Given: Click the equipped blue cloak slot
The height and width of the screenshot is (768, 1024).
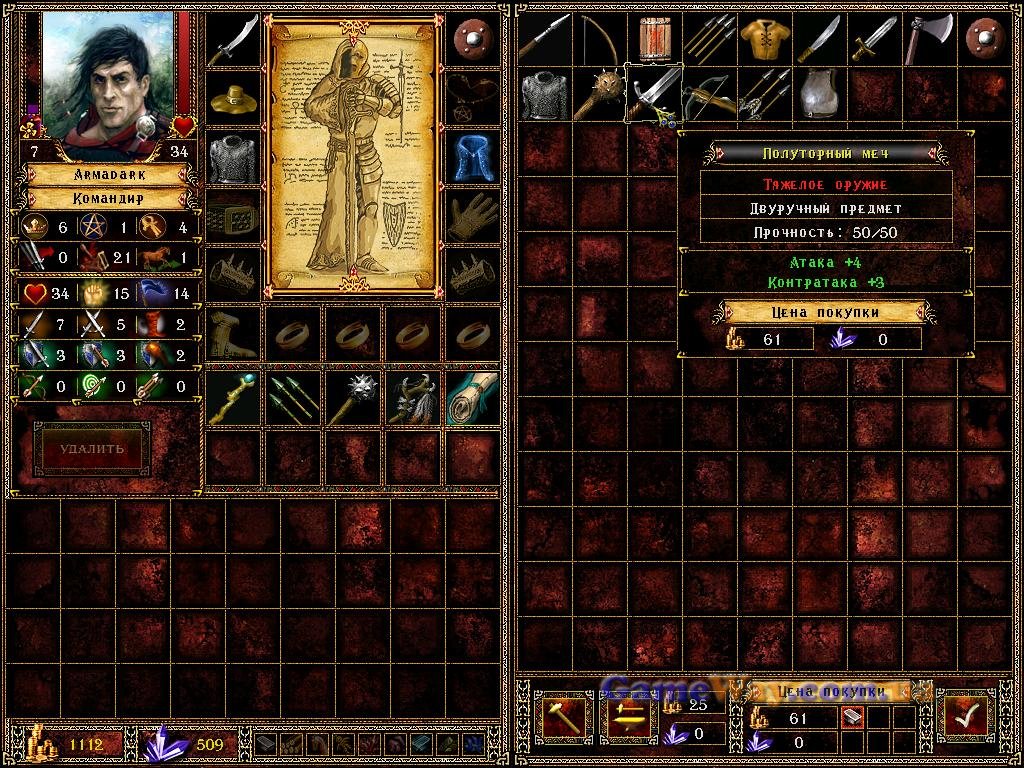Looking at the screenshot, I should (x=473, y=157).
